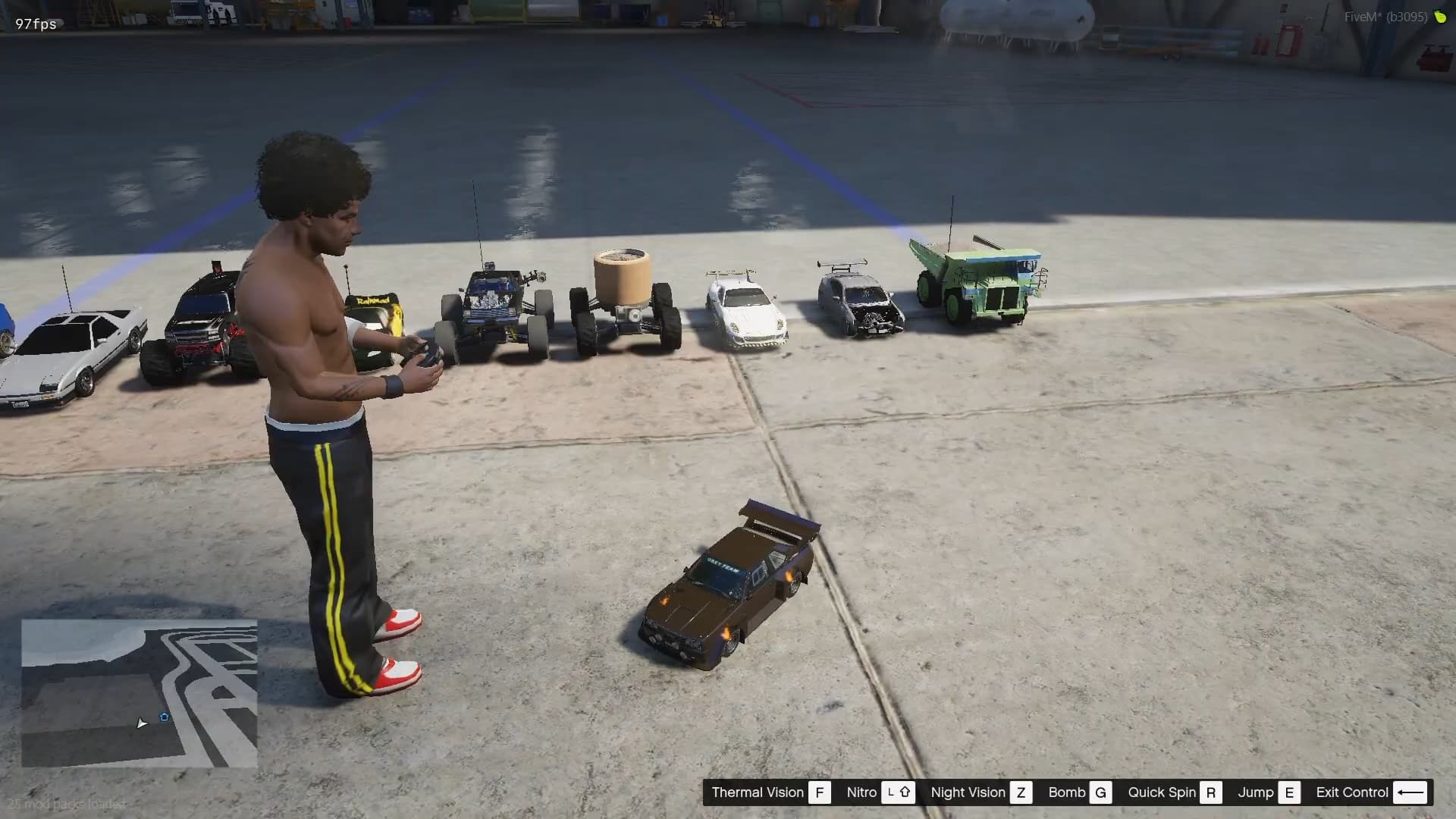The height and width of the screenshot is (819, 1456).
Task: Click the player arrow on the minimap
Action: [141, 723]
